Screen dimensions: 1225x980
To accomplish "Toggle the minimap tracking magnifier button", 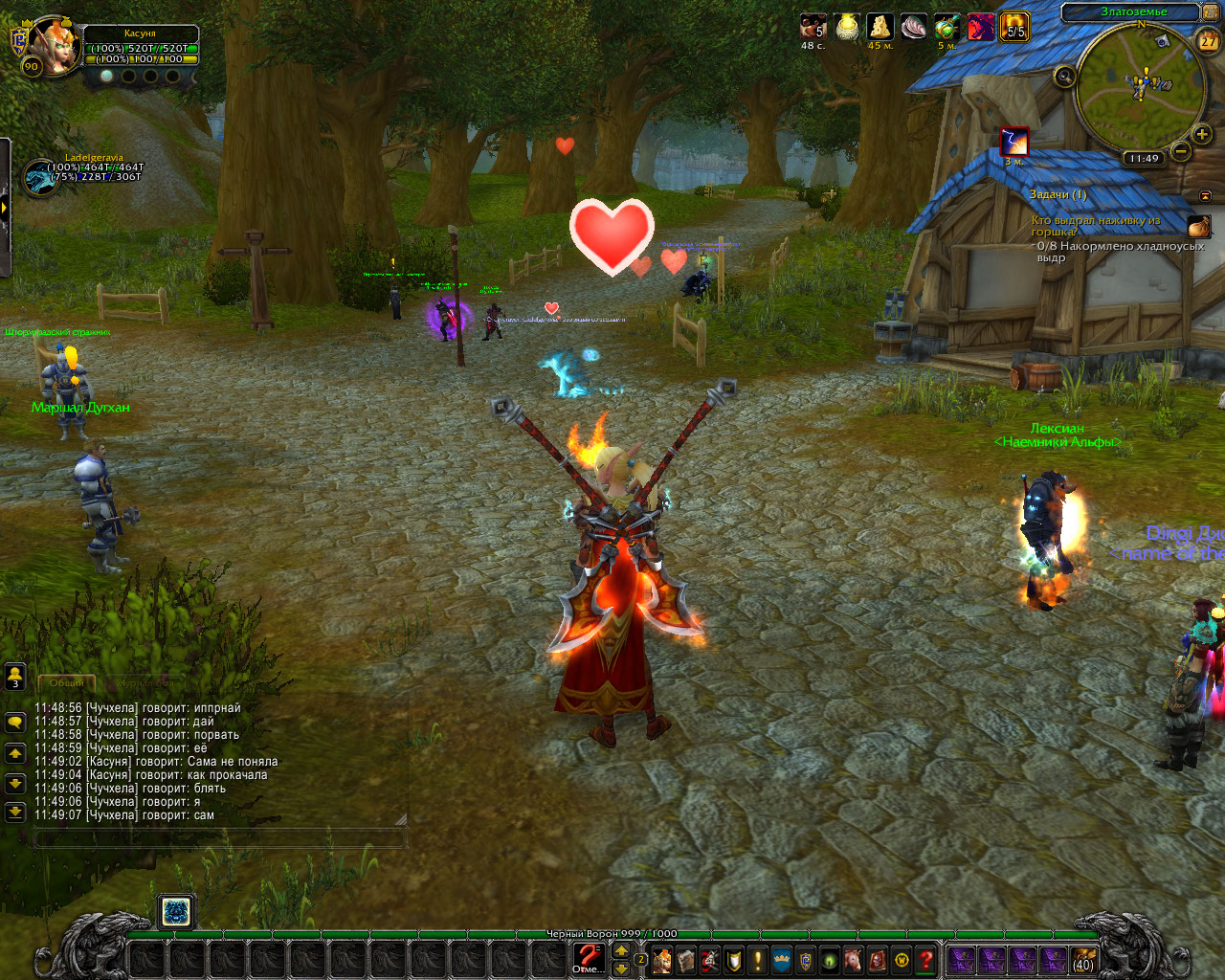I will (x=1064, y=77).
